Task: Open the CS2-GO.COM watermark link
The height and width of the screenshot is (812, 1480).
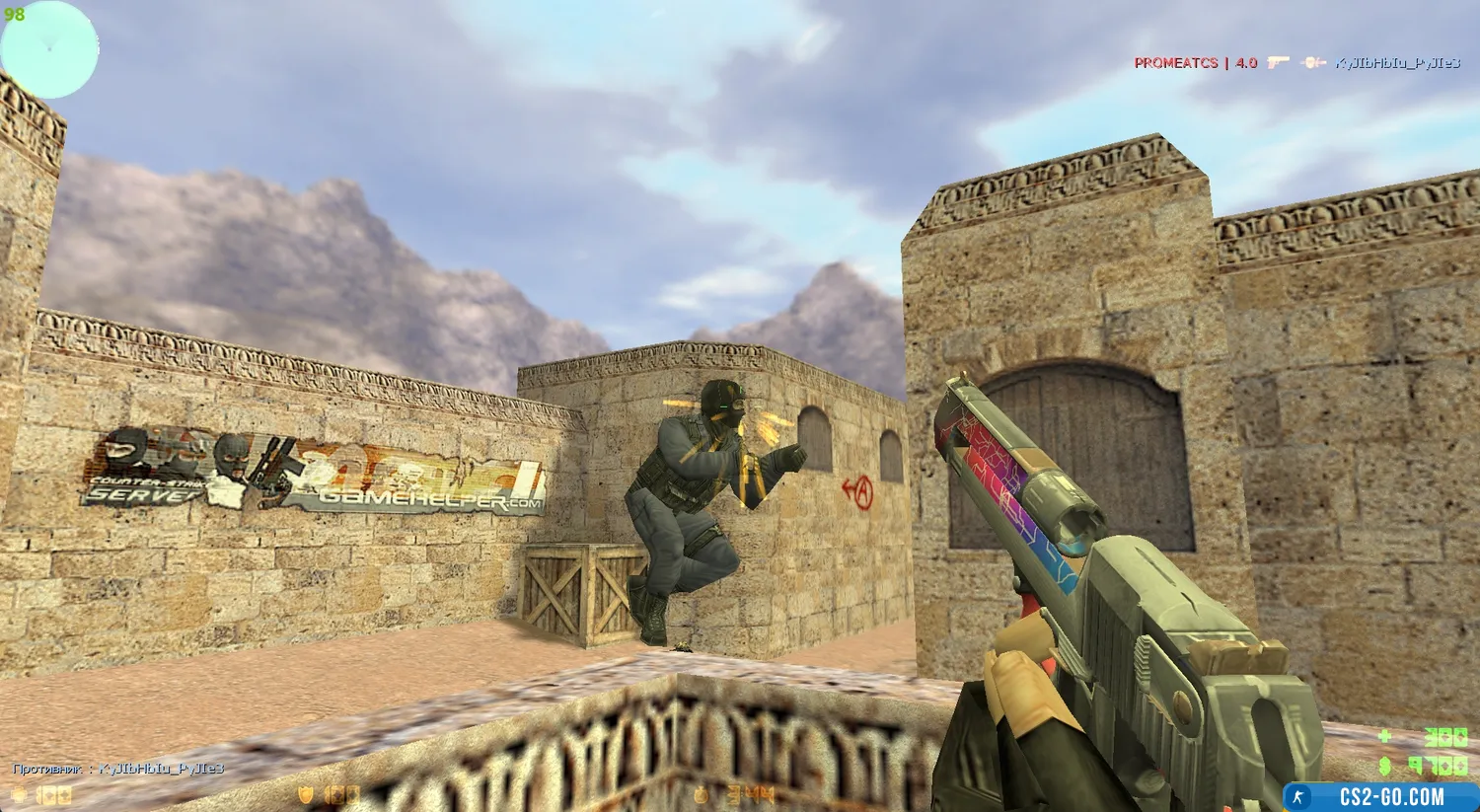Action: point(1379,796)
